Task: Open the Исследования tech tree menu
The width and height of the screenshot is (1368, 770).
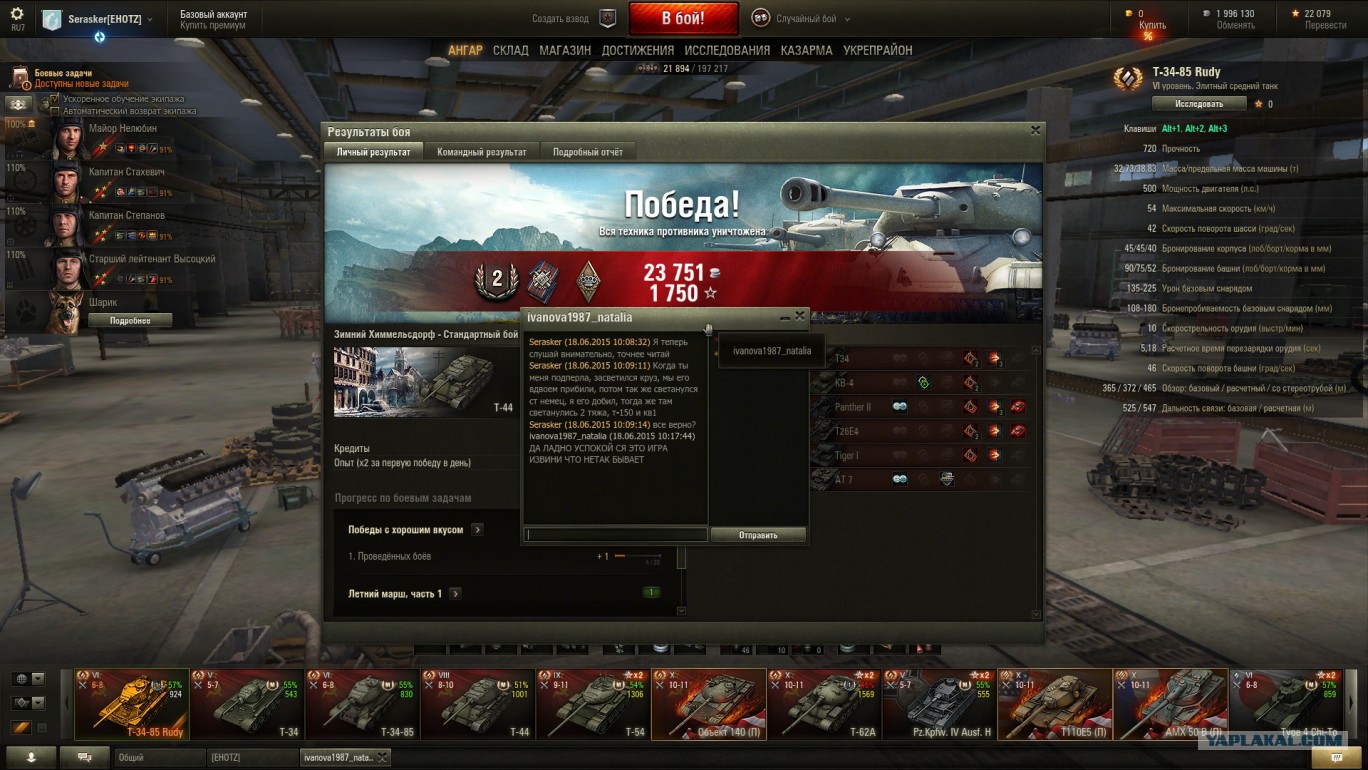Action: [x=727, y=50]
